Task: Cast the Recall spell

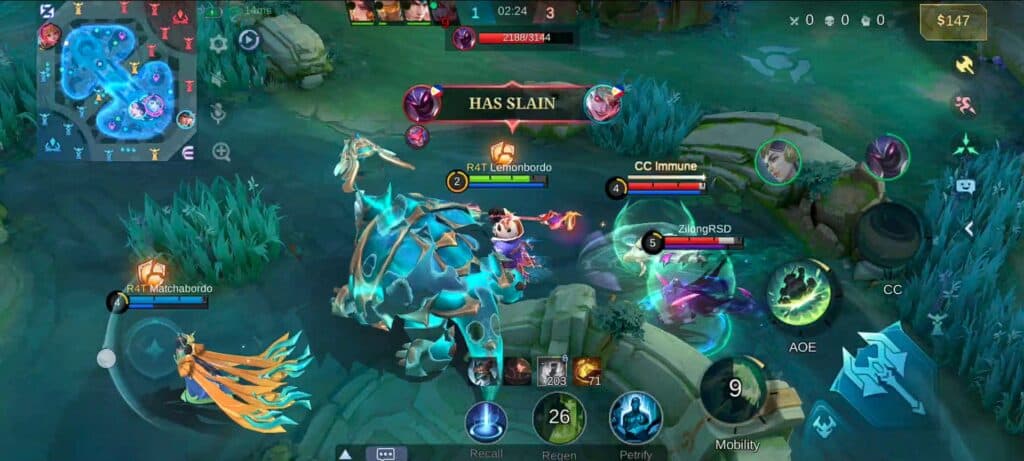Action: 486,421
